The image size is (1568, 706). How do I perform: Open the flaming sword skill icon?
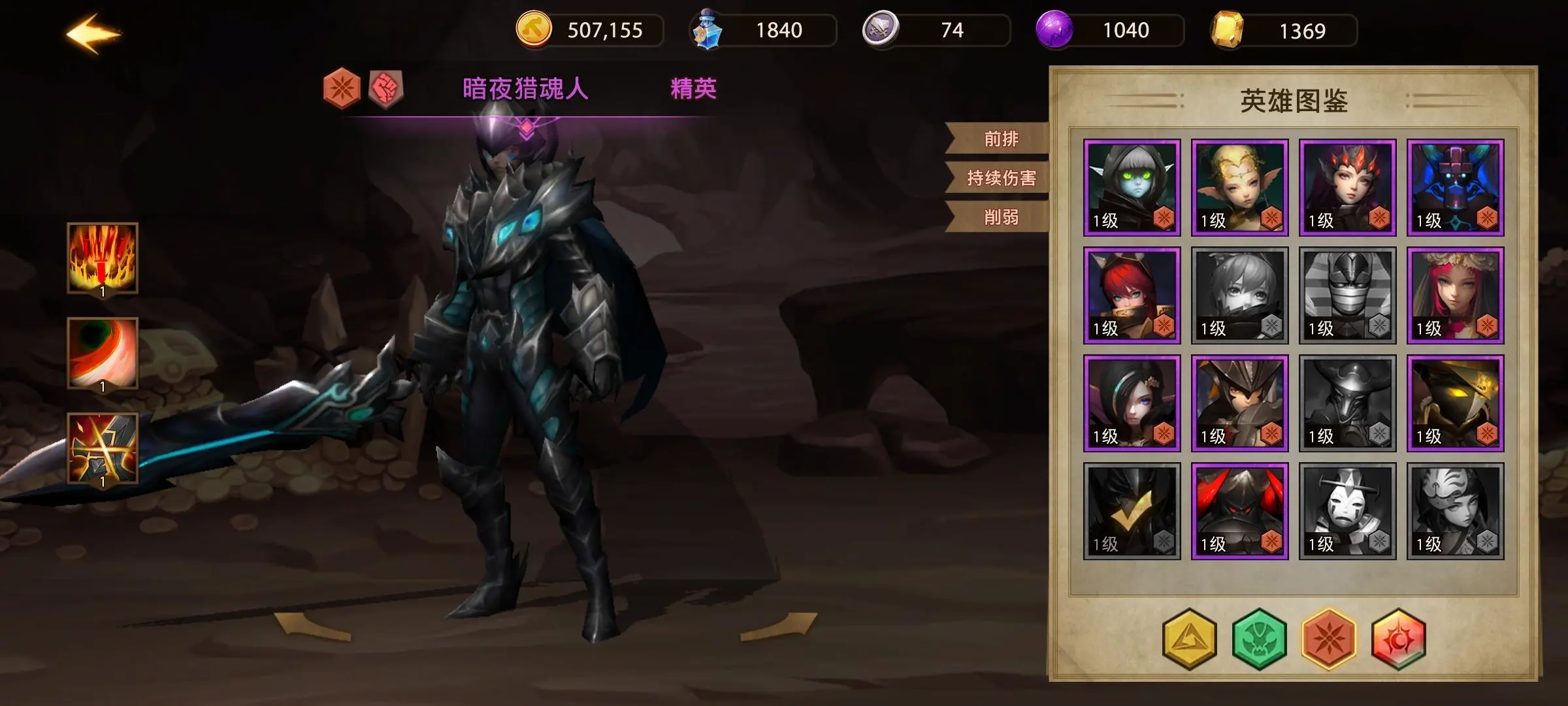tap(103, 258)
